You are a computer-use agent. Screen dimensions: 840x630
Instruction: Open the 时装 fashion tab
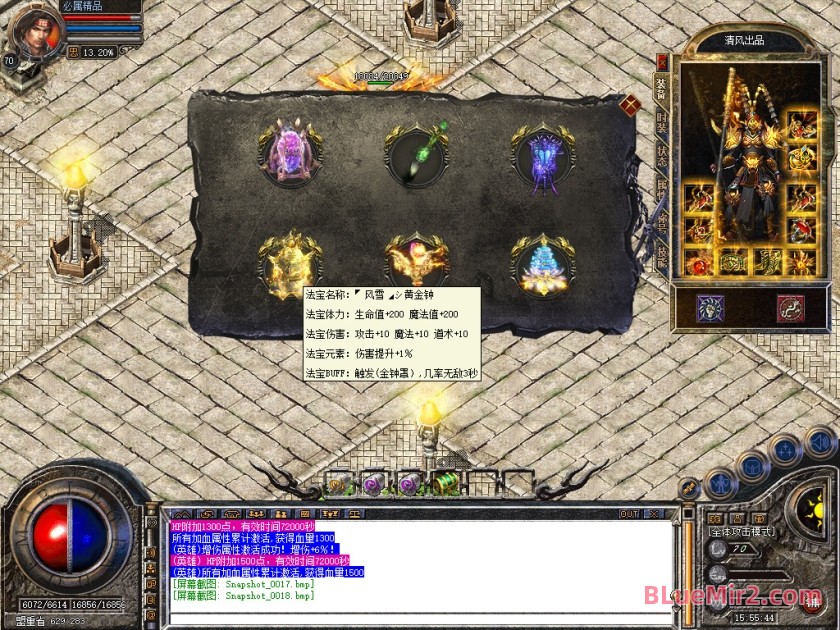tap(661, 122)
